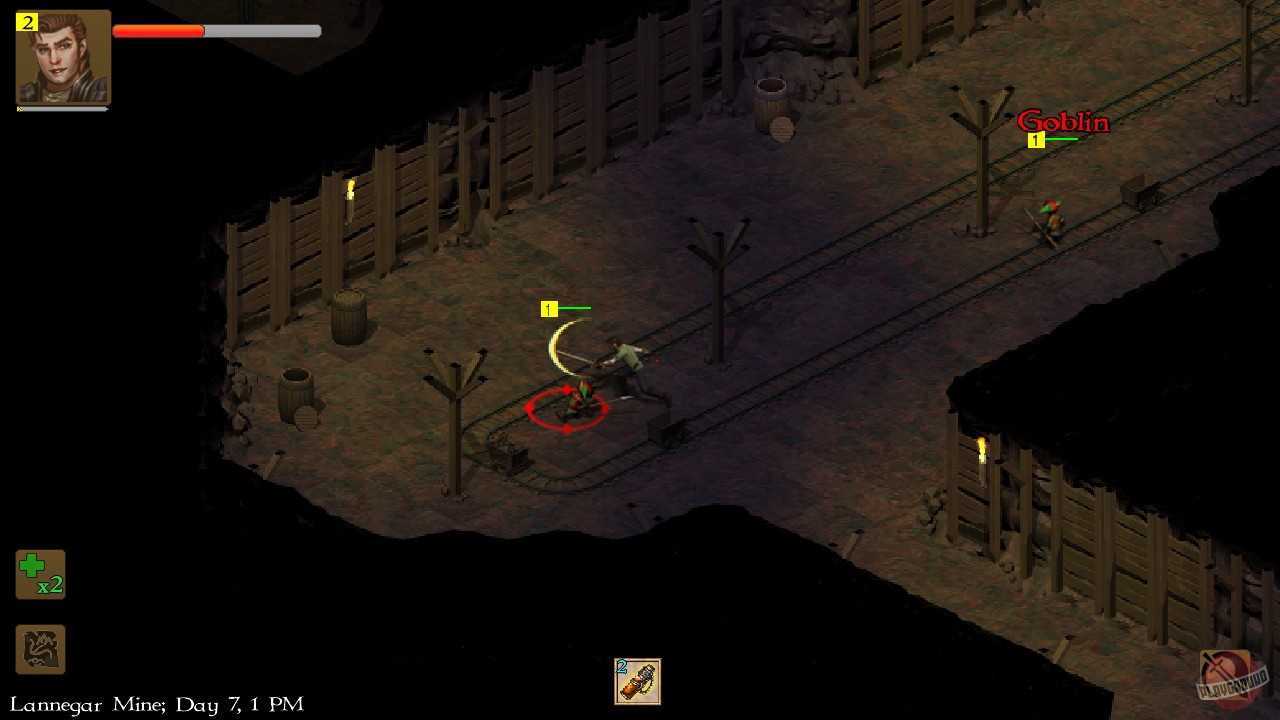Click the green cross on the healing slot
The width and height of the screenshot is (1280, 720).
[x=33, y=566]
